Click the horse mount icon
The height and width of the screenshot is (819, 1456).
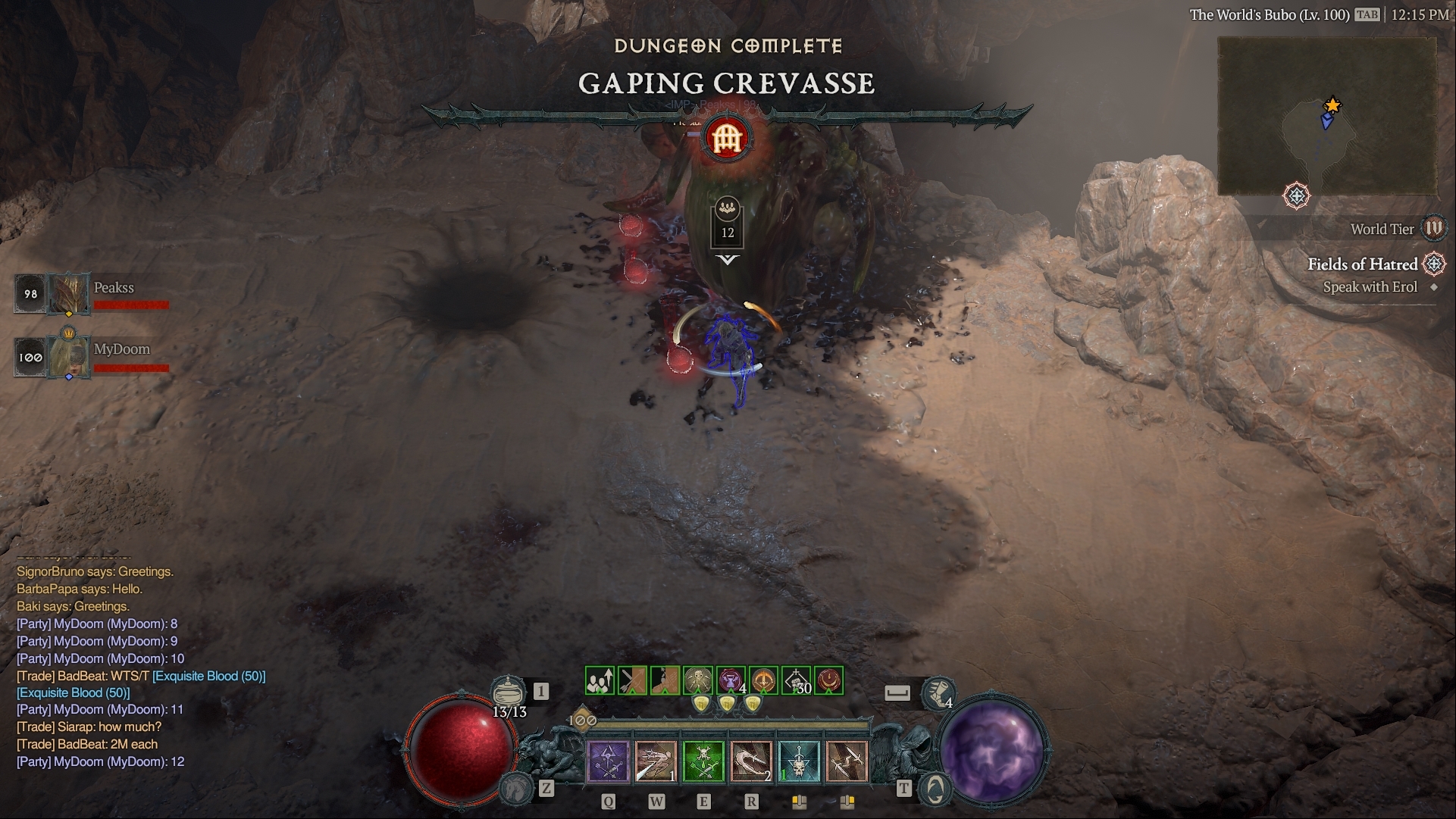[516, 789]
